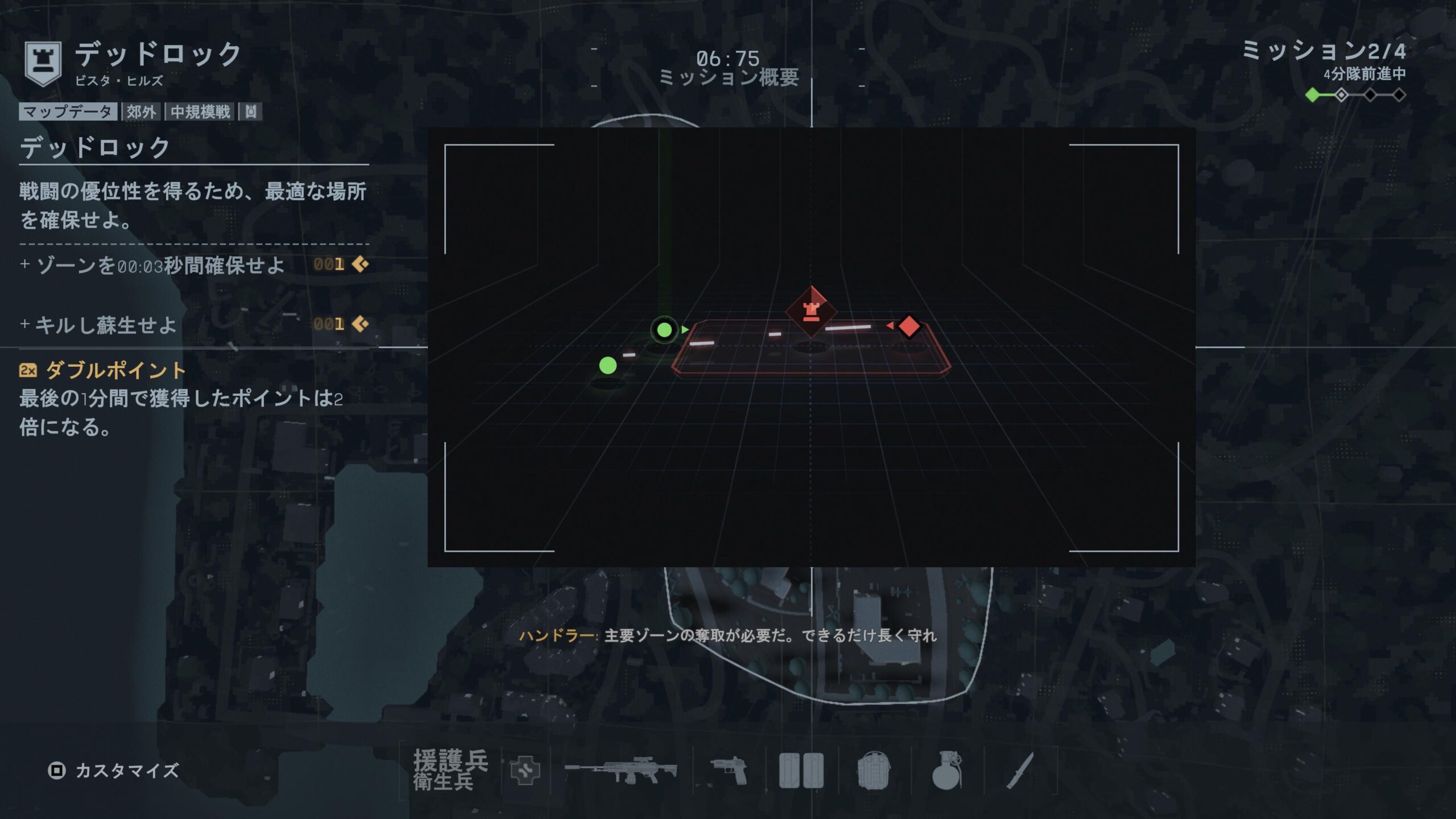Expand the ゾーンを確保せよ objective row
The image size is (1456, 819).
pos(193,265)
